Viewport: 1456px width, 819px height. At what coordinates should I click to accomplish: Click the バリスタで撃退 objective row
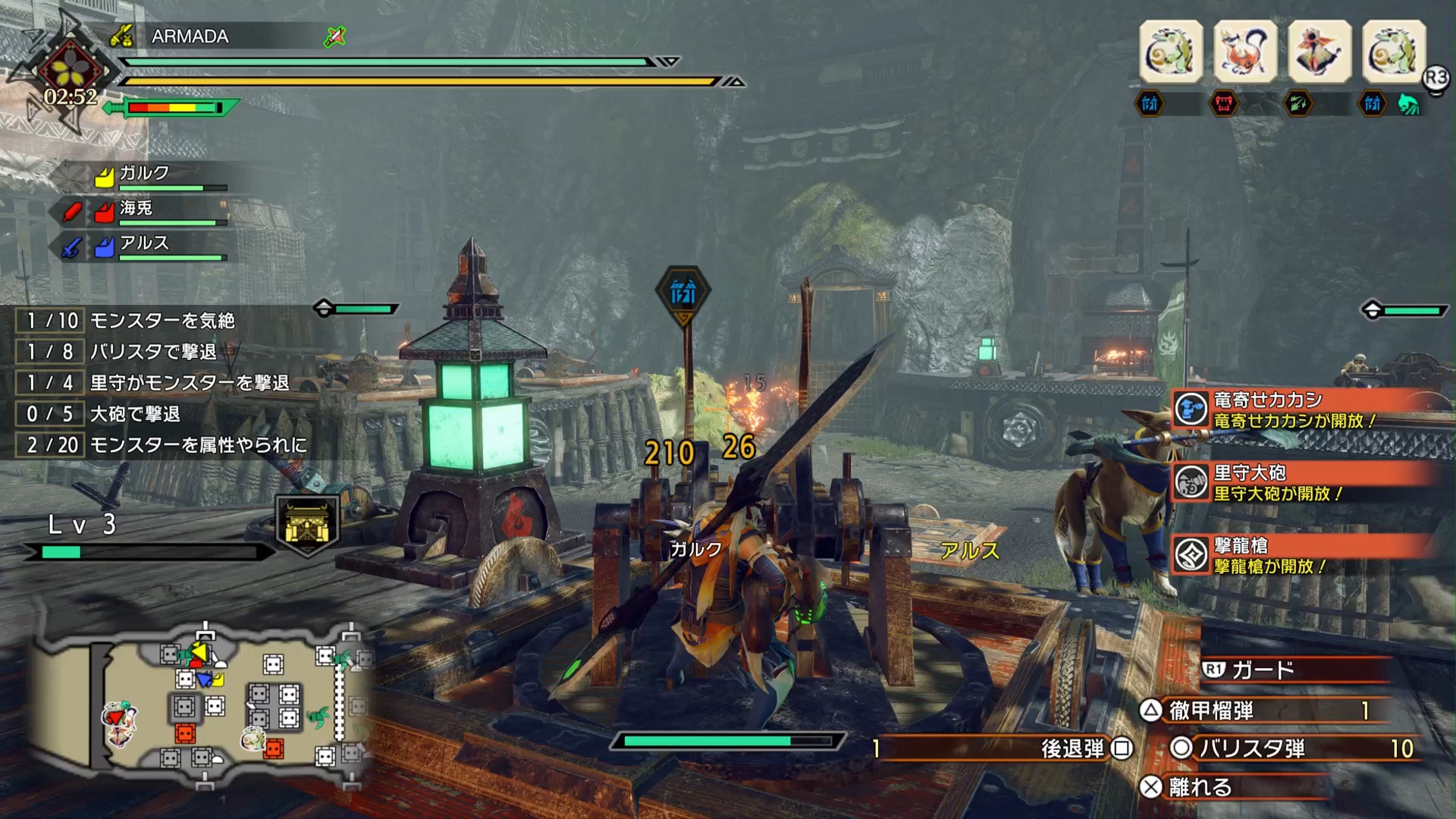[x=152, y=352]
